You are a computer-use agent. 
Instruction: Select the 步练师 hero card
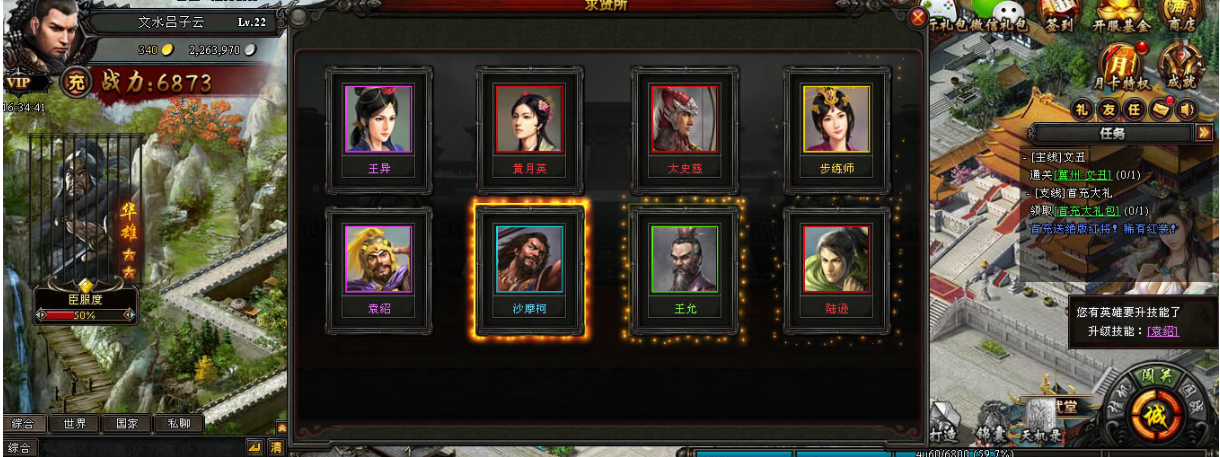click(x=836, y=129)
